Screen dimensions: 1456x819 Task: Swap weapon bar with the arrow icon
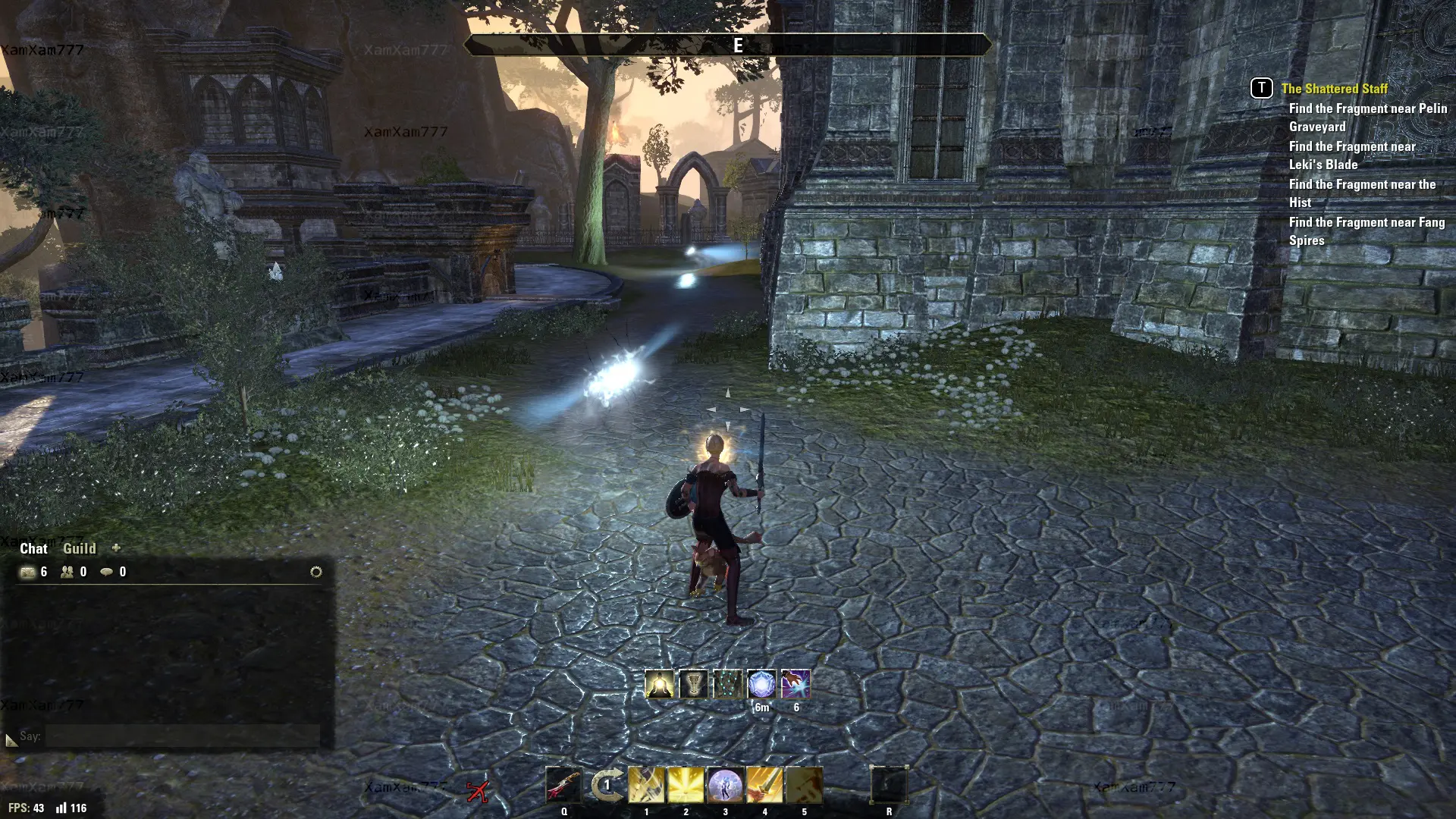(606, 786)
